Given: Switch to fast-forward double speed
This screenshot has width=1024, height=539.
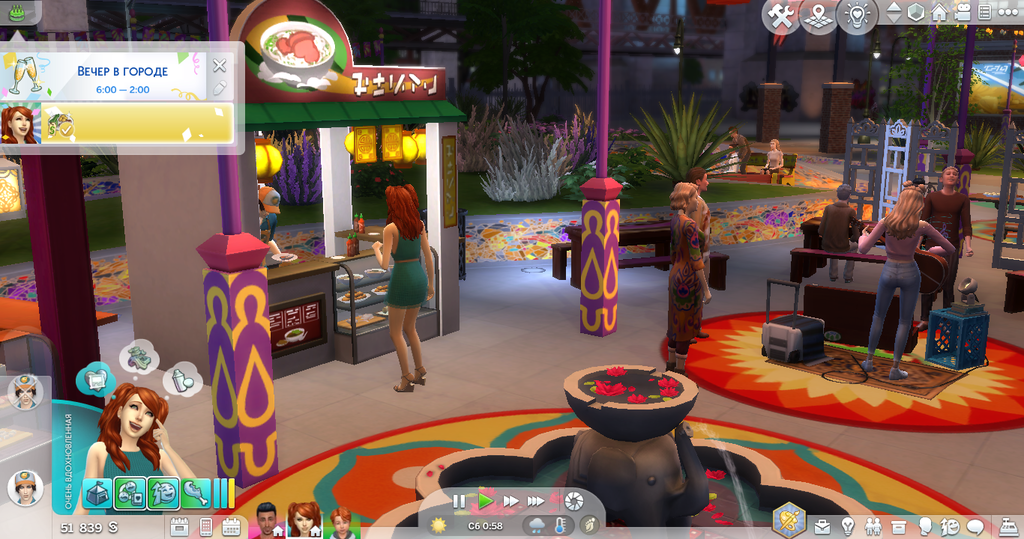Looking at the screenshot, I should [511, 501].
